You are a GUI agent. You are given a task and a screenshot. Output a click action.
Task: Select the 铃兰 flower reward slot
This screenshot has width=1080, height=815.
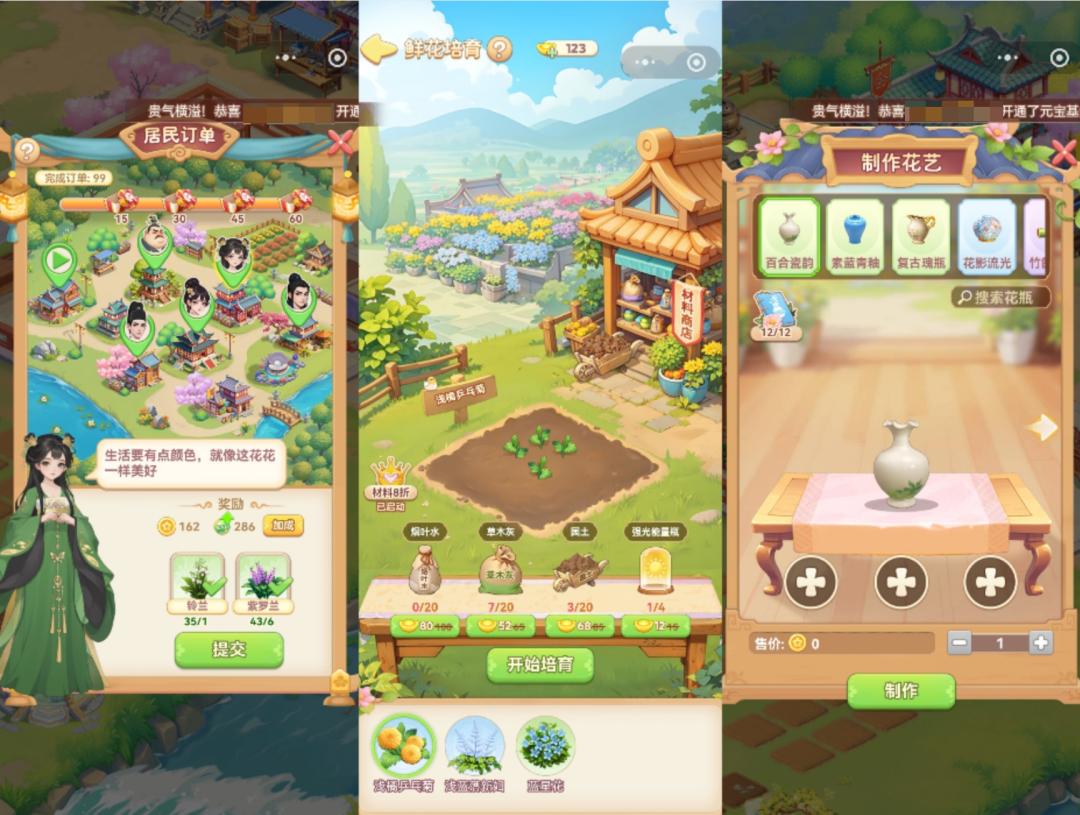pos(197,580)
